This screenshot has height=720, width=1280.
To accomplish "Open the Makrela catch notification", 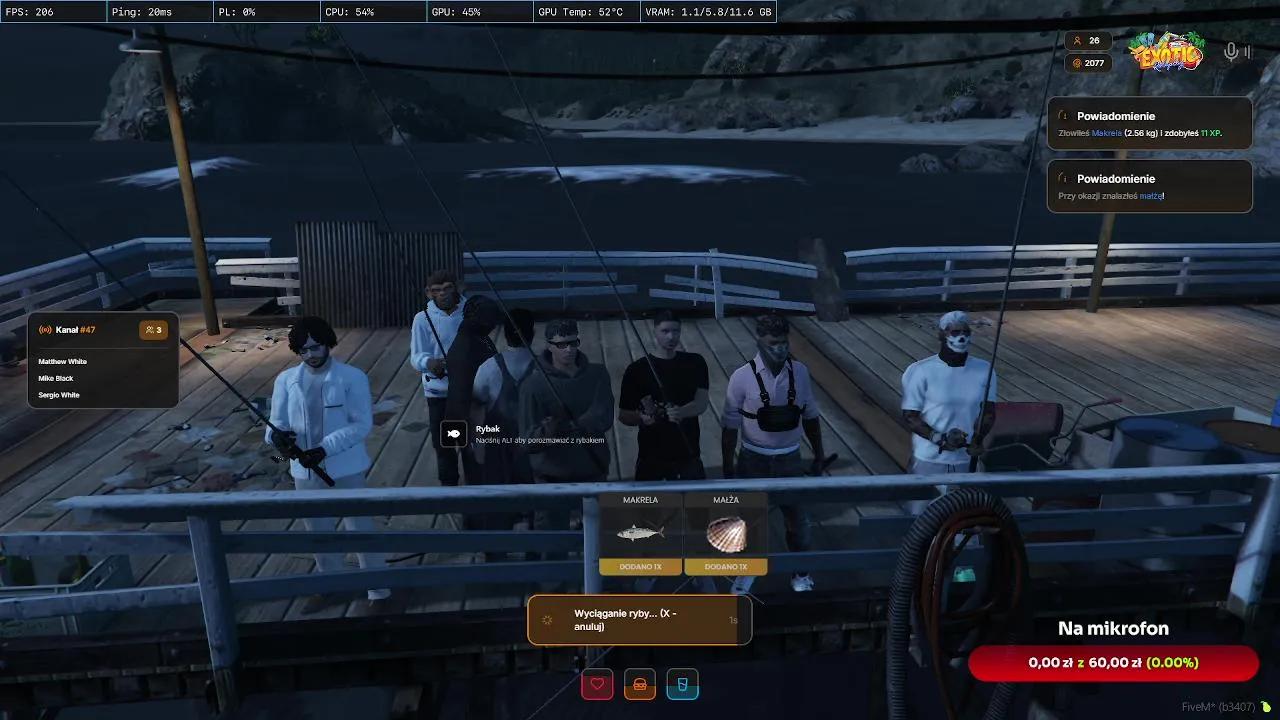I will coord(1149,124).
